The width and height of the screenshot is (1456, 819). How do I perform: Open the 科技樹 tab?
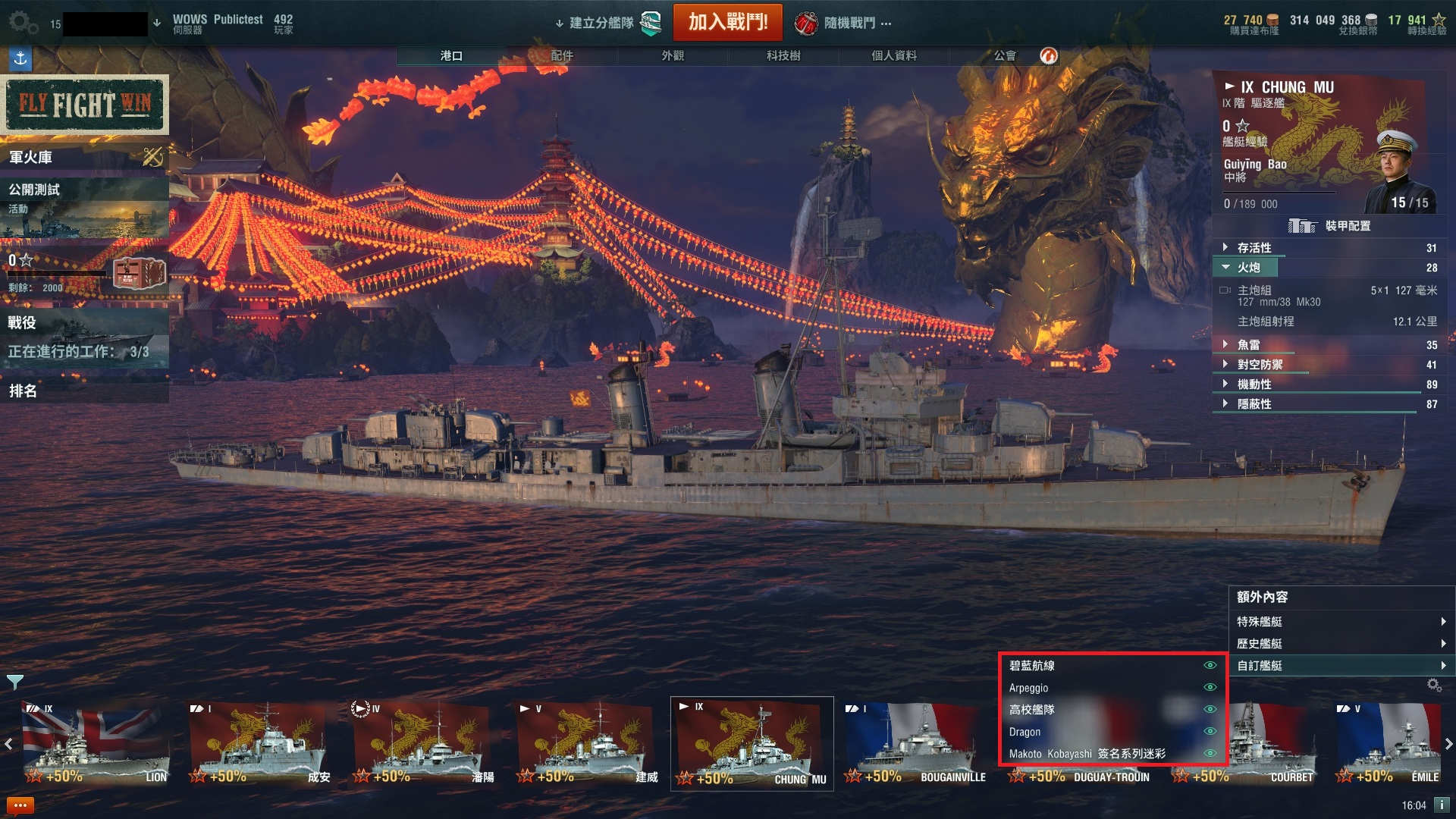[783, 55]
